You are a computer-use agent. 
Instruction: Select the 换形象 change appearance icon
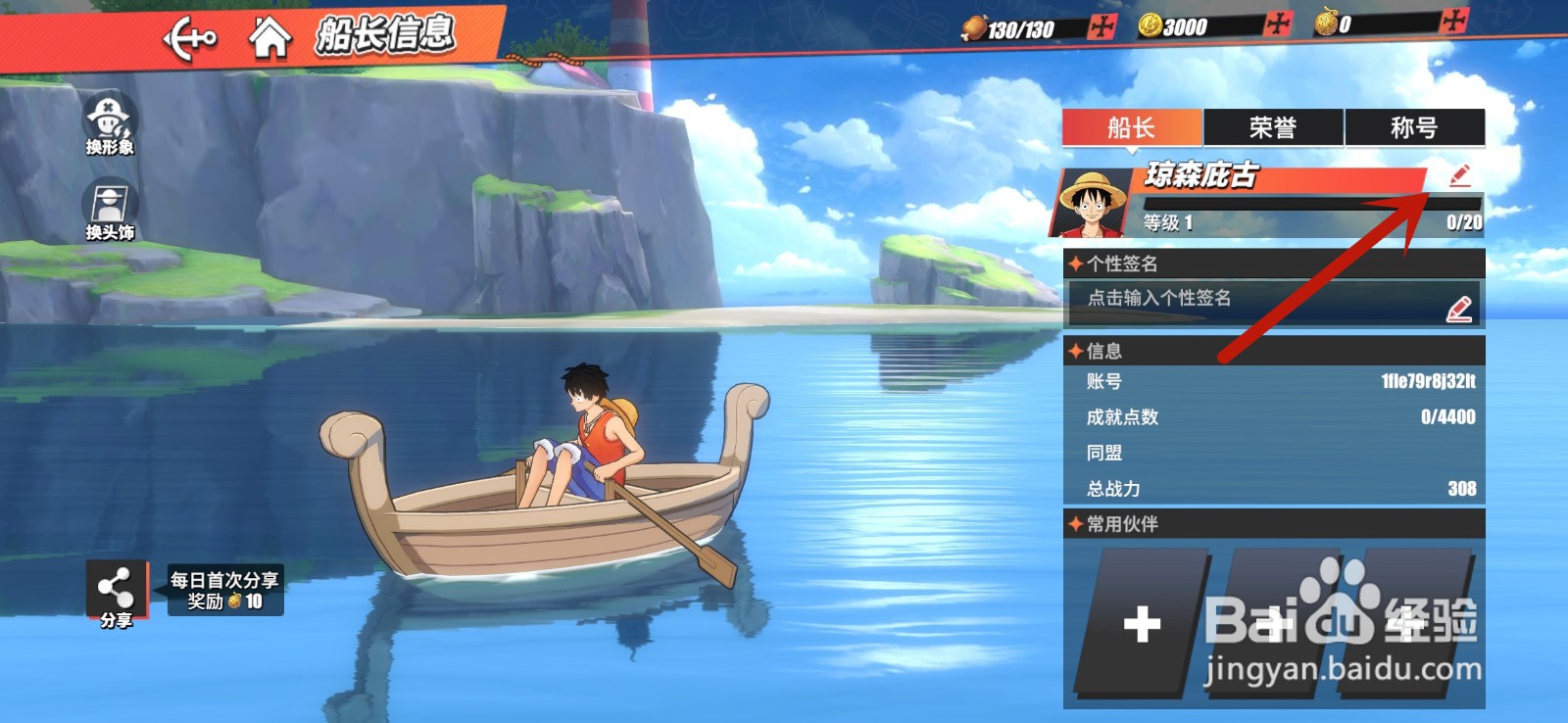coord(111,119)
